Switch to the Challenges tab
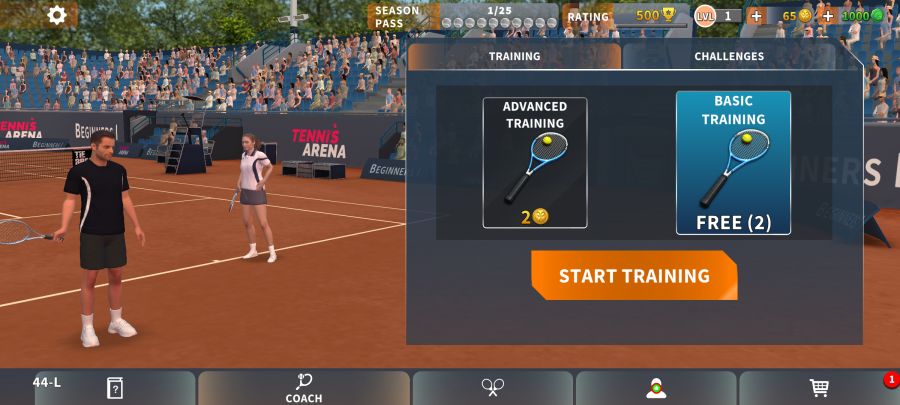 click(729, 57)
